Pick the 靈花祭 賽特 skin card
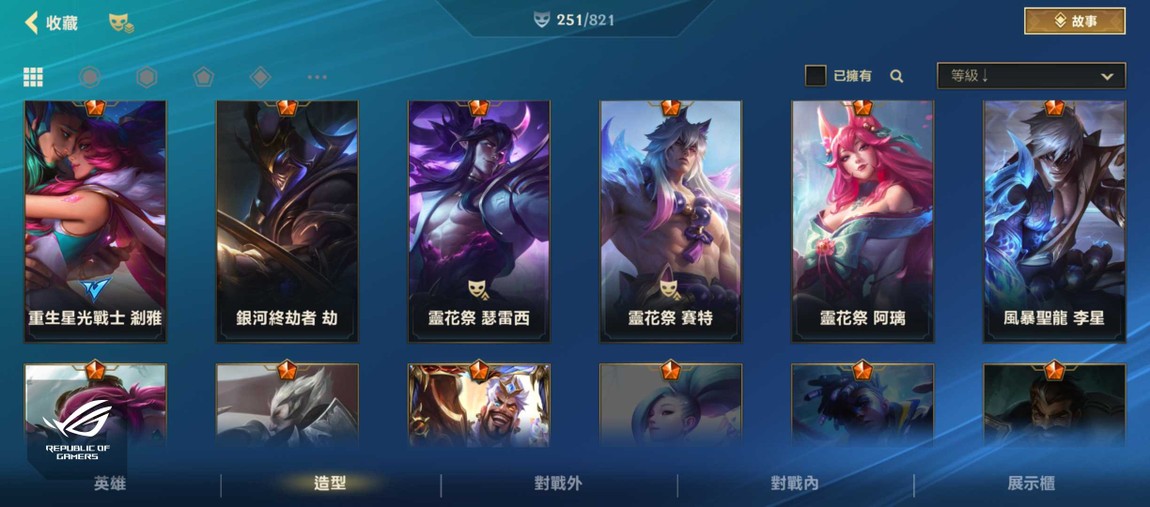The height and width of the screenshot is (507, 1150). pos(670,221)
